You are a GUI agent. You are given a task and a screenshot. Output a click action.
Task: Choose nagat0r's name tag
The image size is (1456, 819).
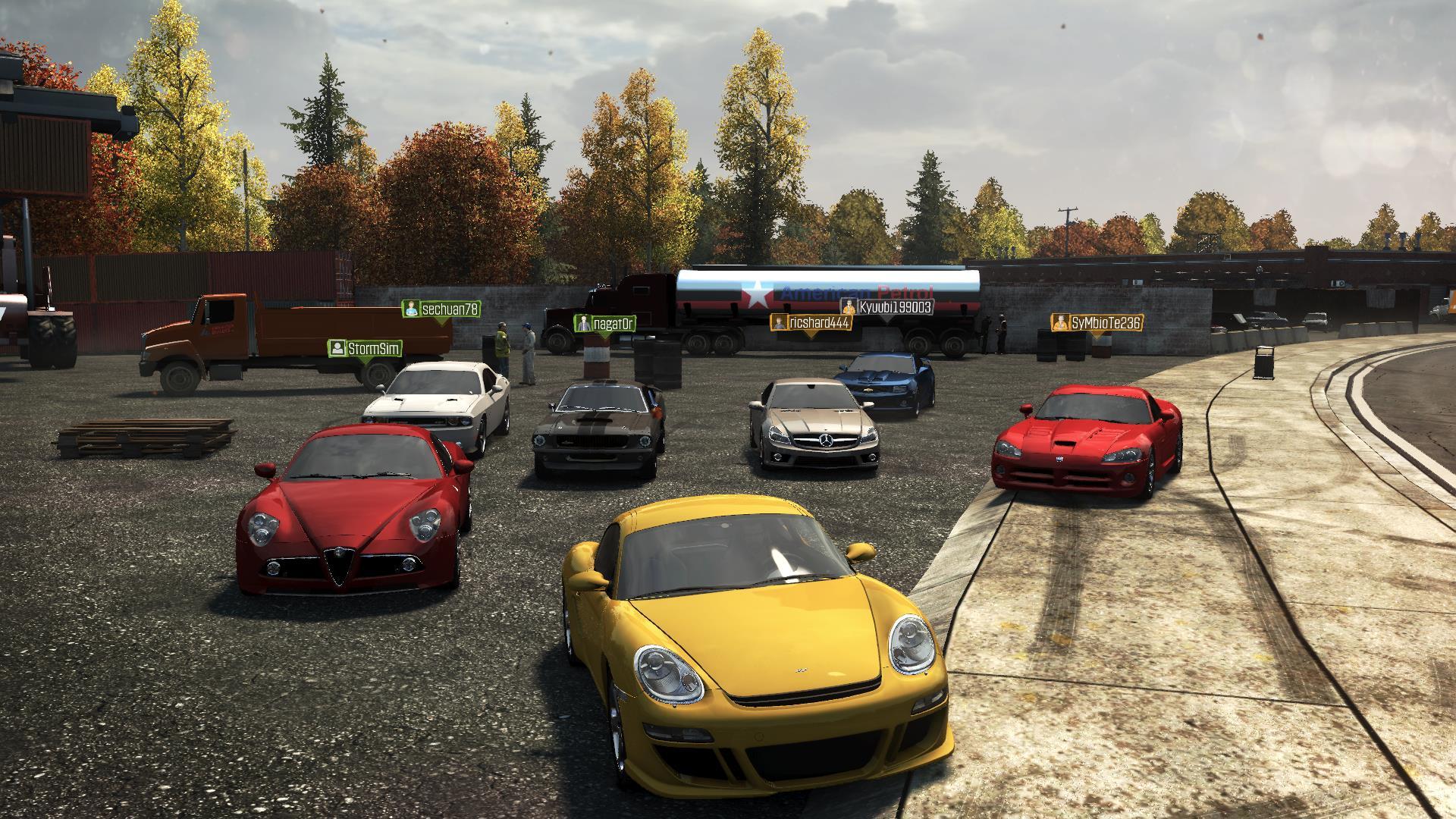604,324
